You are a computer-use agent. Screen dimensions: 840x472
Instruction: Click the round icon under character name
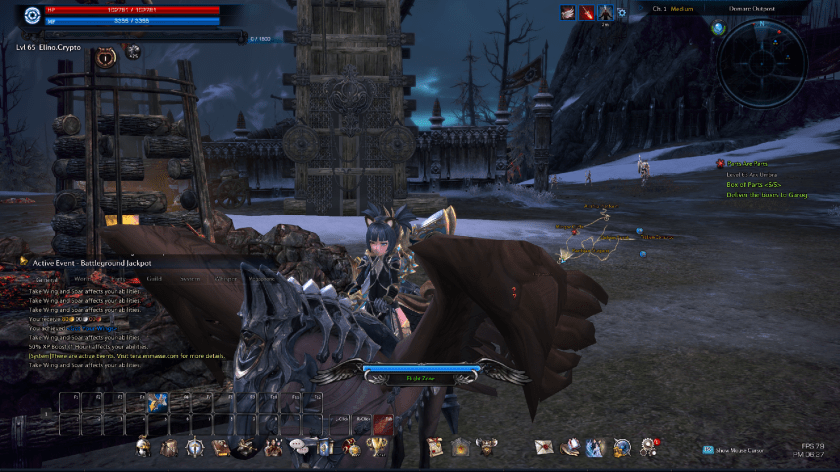(x=105, y=59)
